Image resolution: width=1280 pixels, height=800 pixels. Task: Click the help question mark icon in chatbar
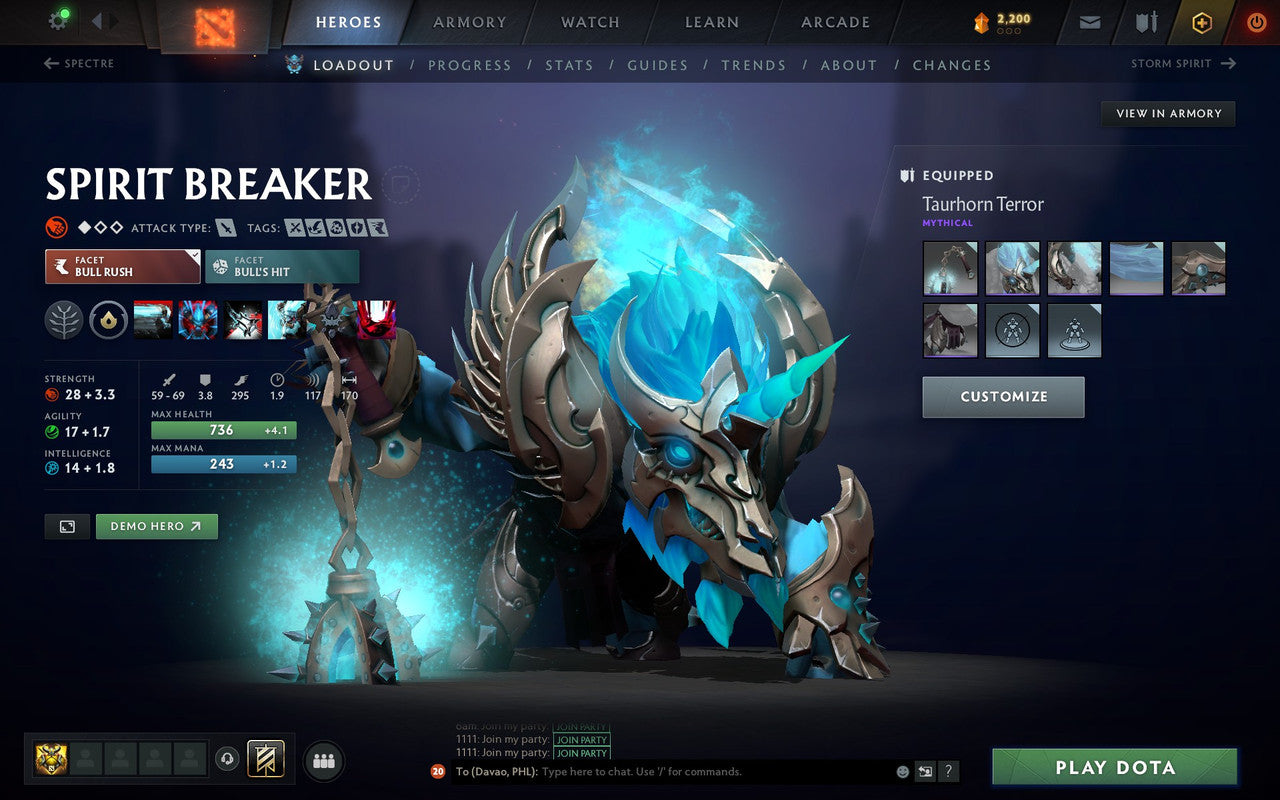click(948, 771)
